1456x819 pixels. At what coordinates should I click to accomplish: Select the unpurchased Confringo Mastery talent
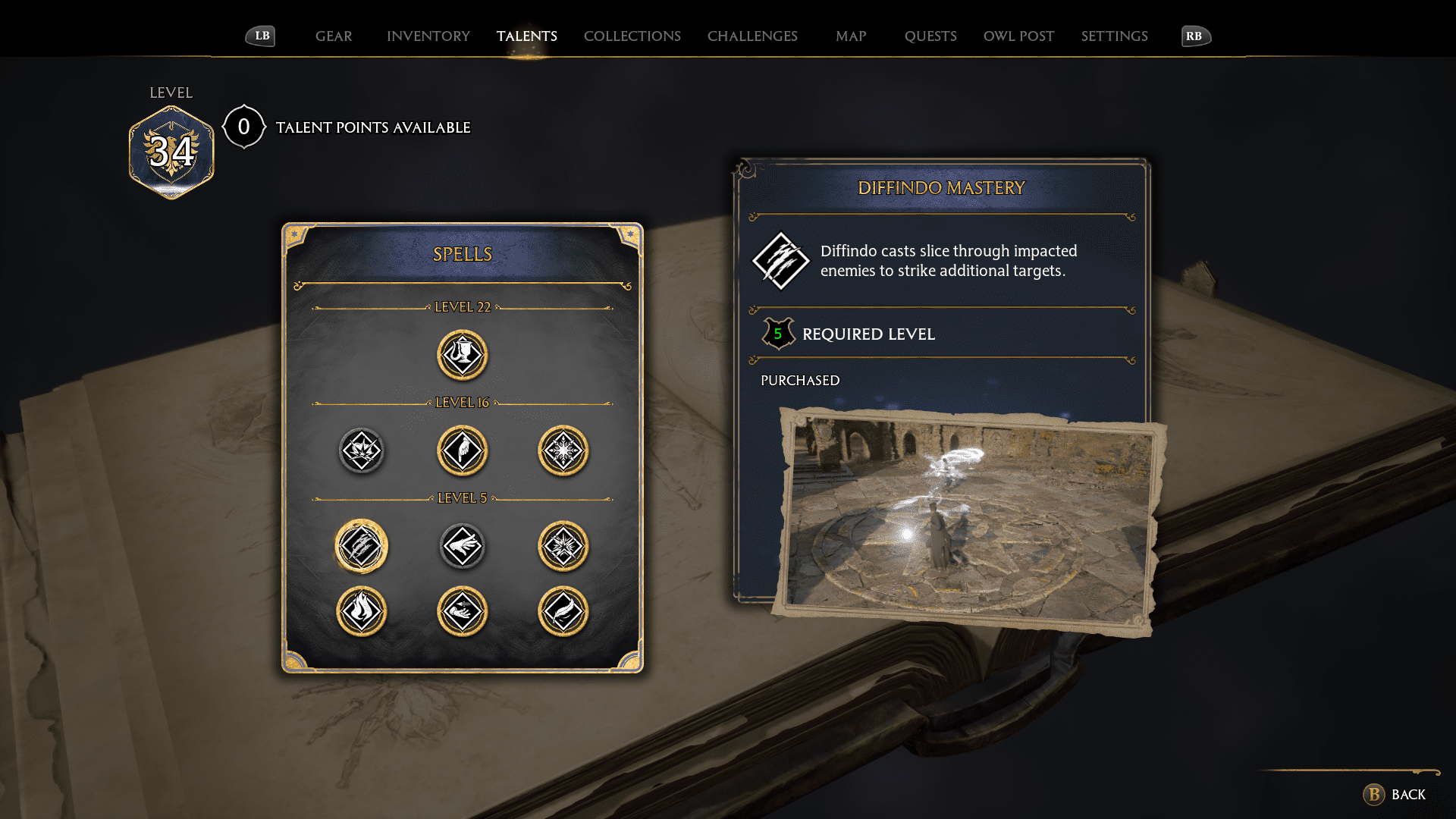point(361,450)
